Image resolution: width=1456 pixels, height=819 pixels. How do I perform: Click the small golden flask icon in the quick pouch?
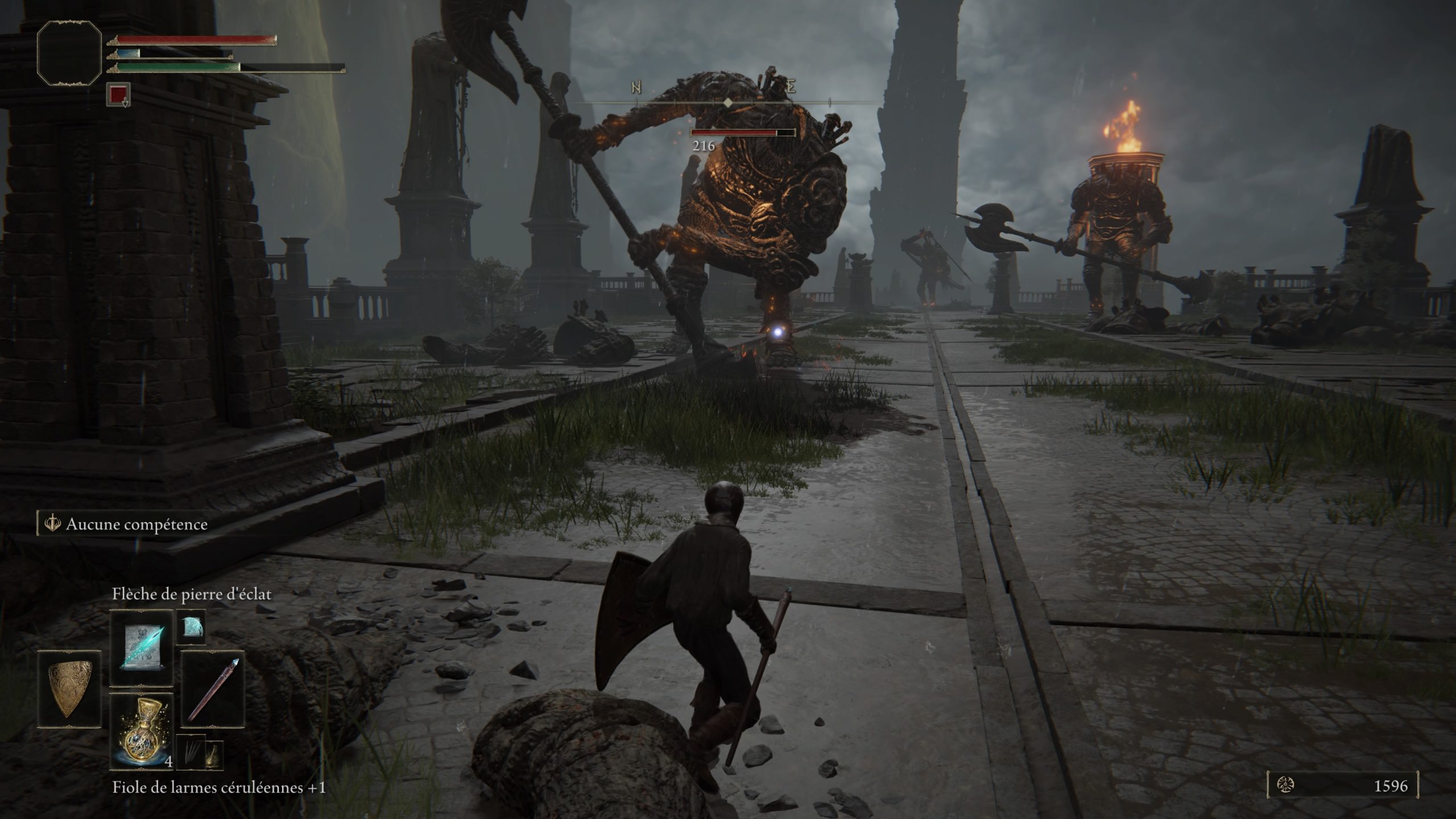click(x=215, y=754)
